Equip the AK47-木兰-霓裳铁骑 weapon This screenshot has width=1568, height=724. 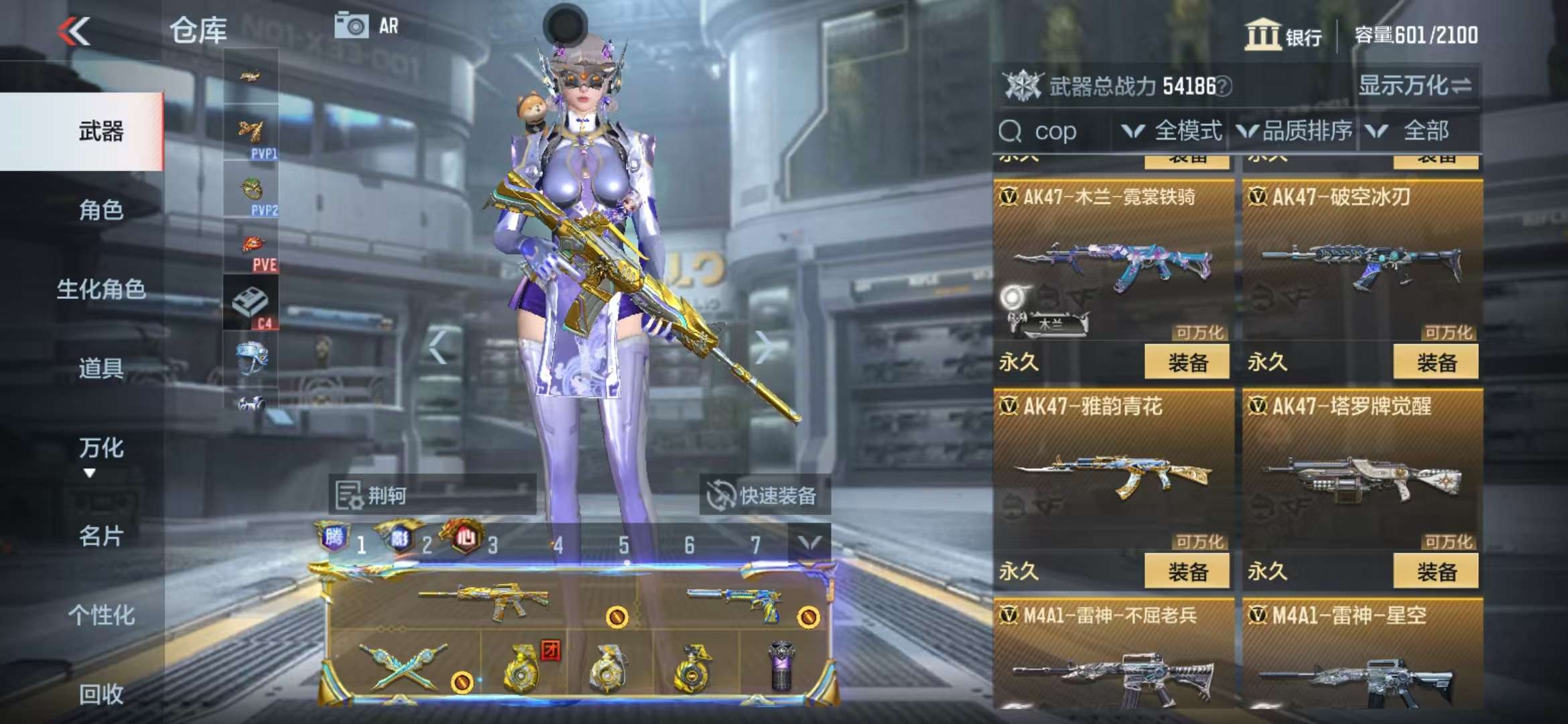pos(1187,363)
